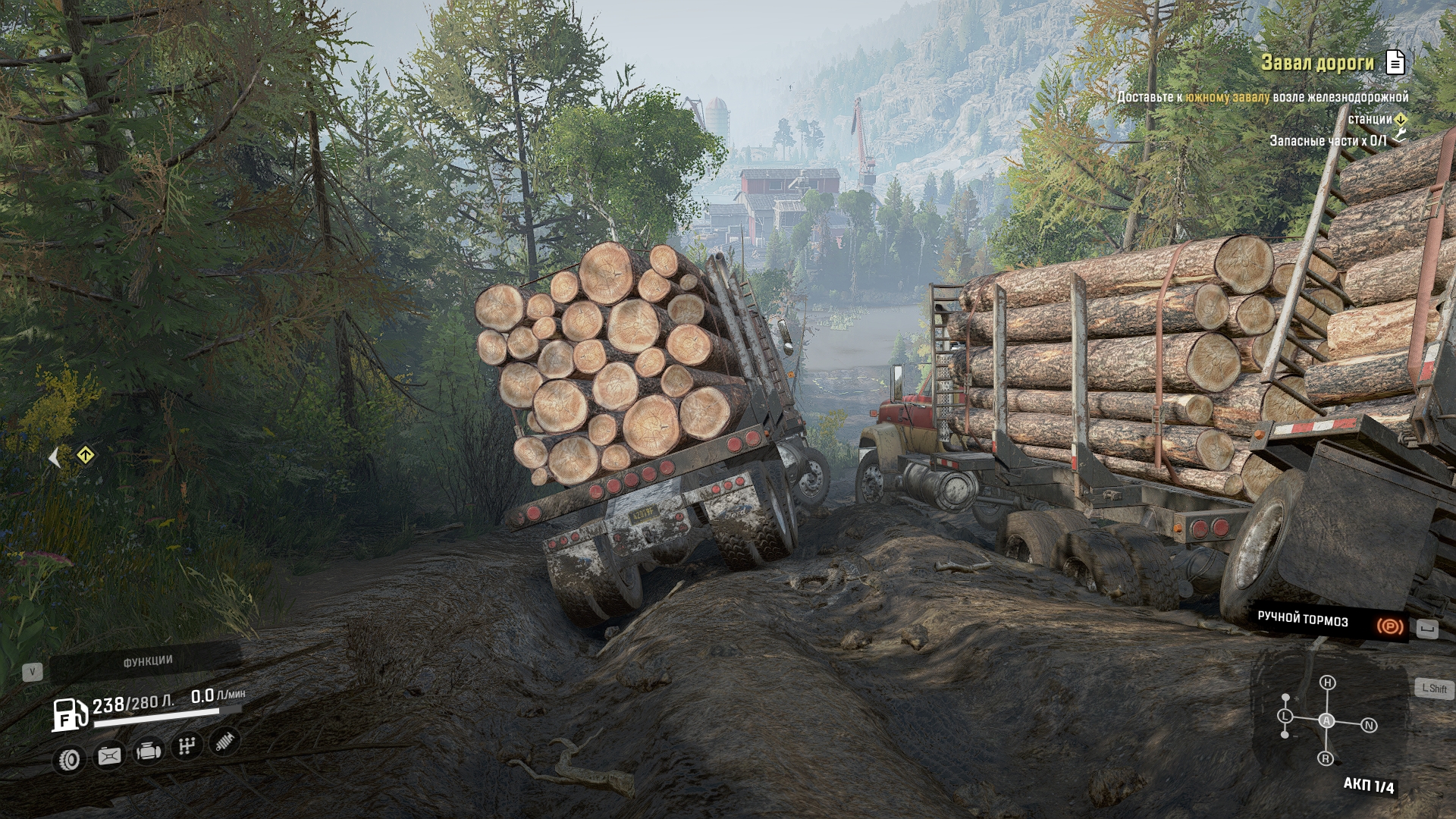
Task: Open the Функции functions panel
Action: point(147,662)
